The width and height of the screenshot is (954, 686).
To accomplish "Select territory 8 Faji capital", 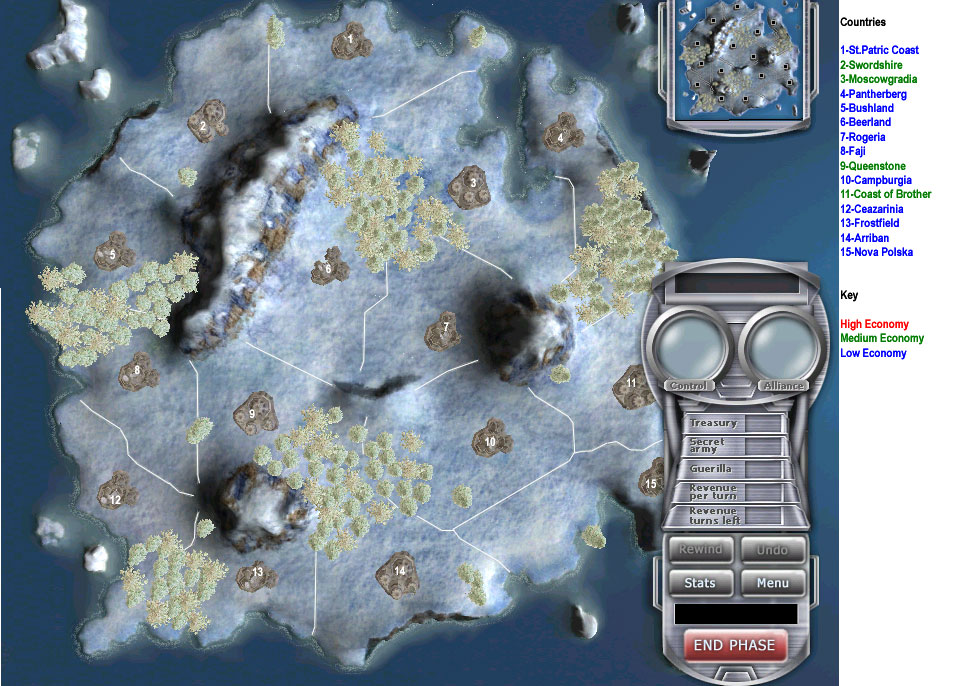I will tap(137, 373).
